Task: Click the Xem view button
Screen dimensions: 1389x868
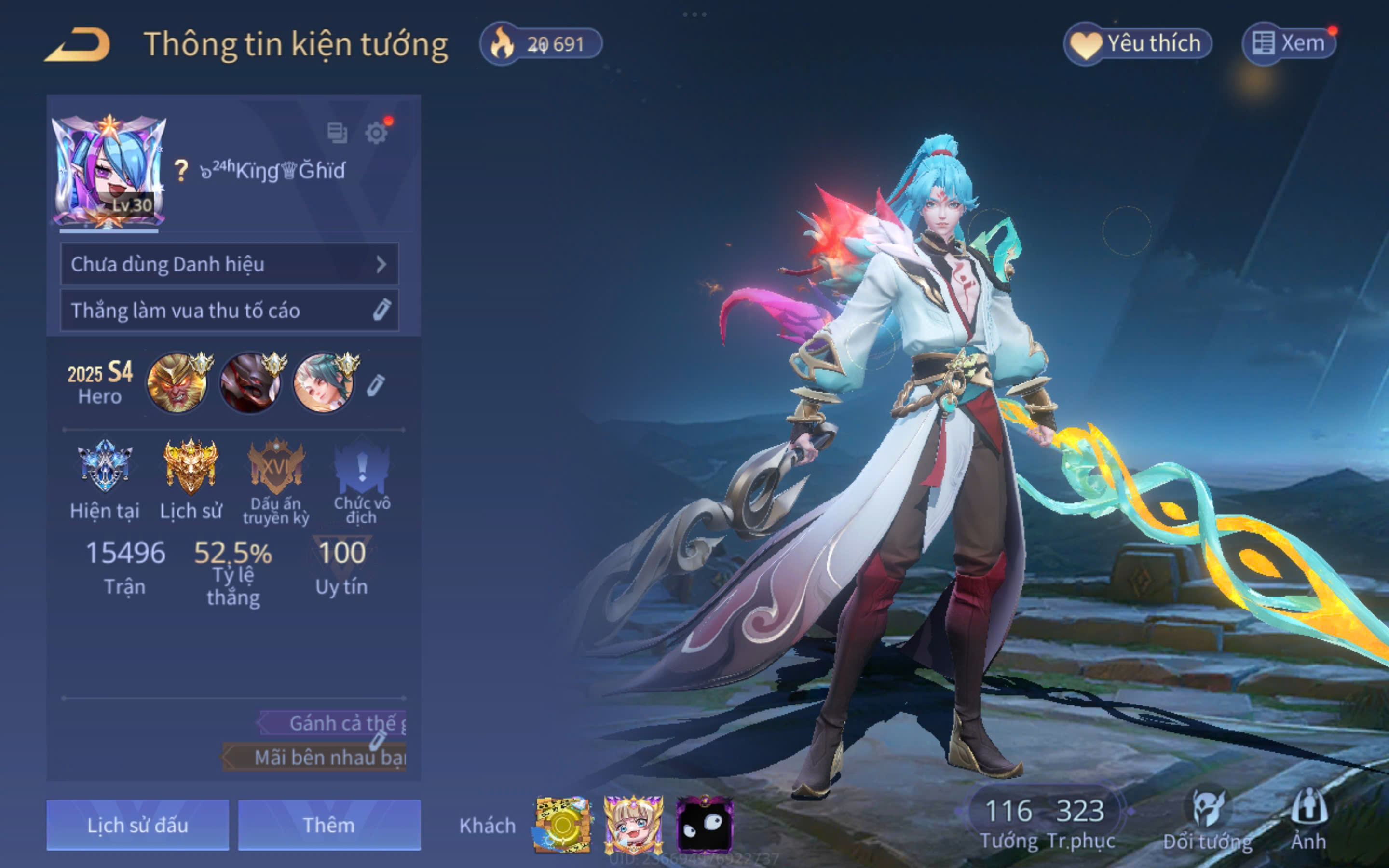Action: point(1289,43)
